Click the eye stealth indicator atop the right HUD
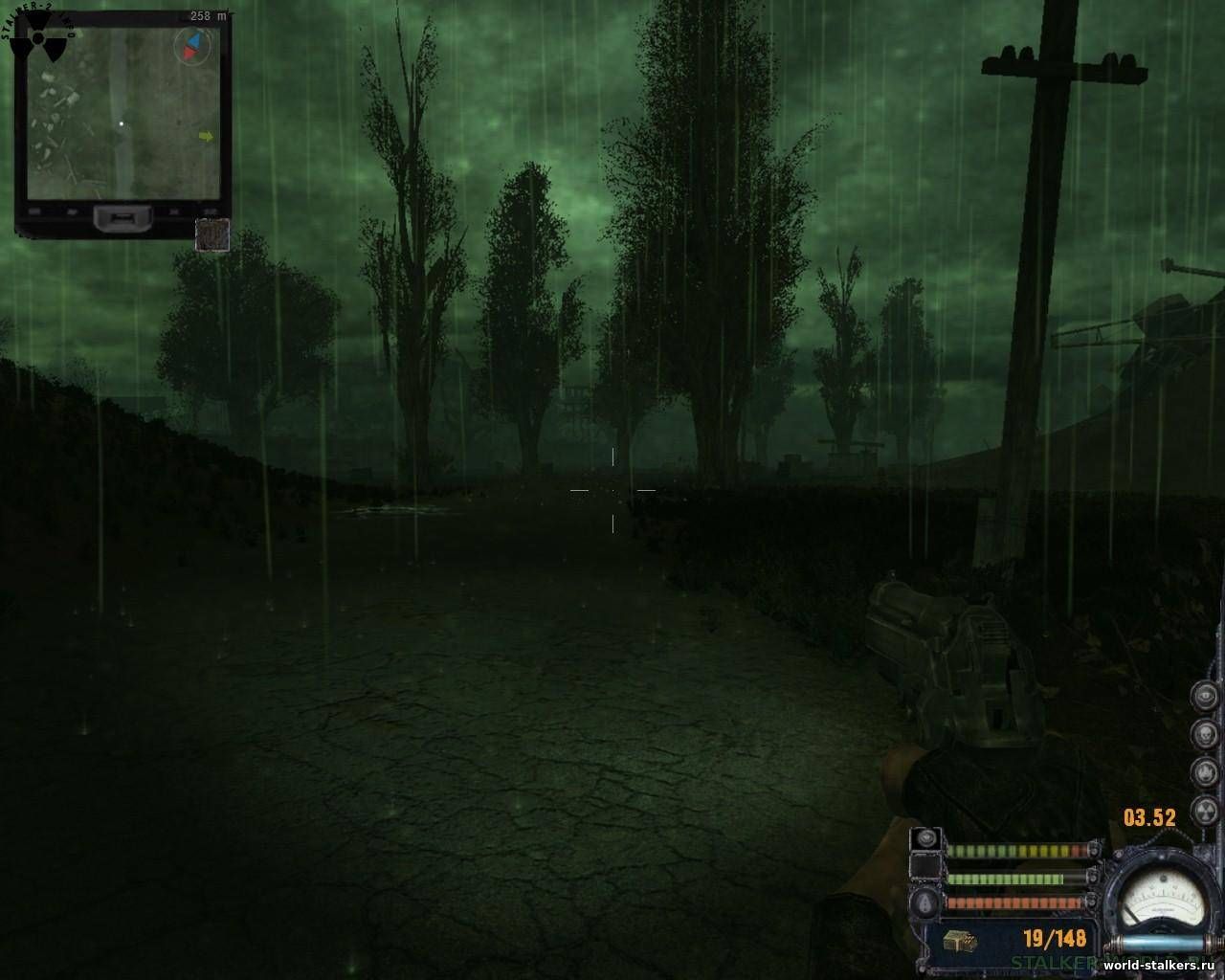1225x980 pixels. (x=1205, y=697)
